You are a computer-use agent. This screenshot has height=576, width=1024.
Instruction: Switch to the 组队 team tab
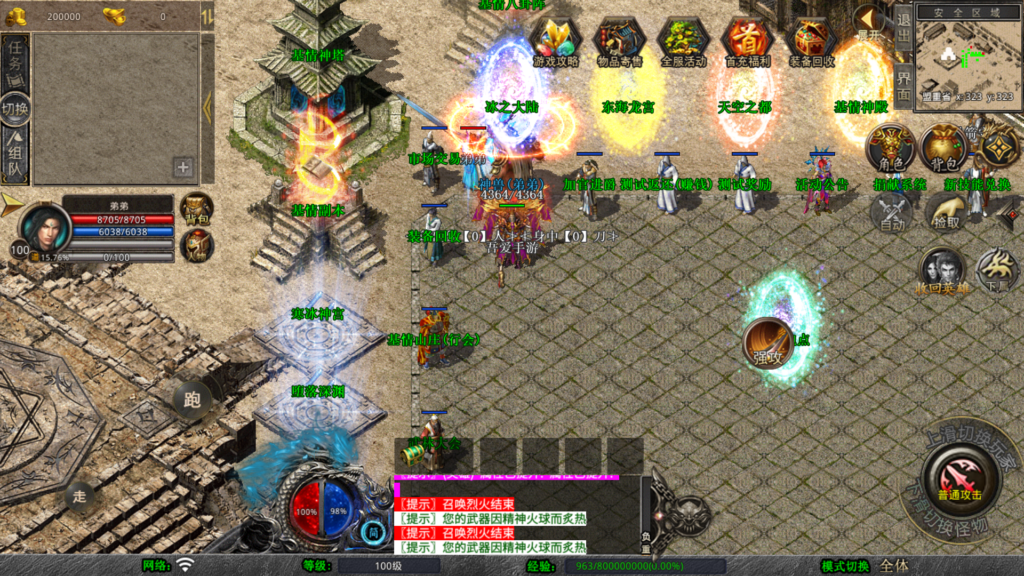(x=16, y=158)
